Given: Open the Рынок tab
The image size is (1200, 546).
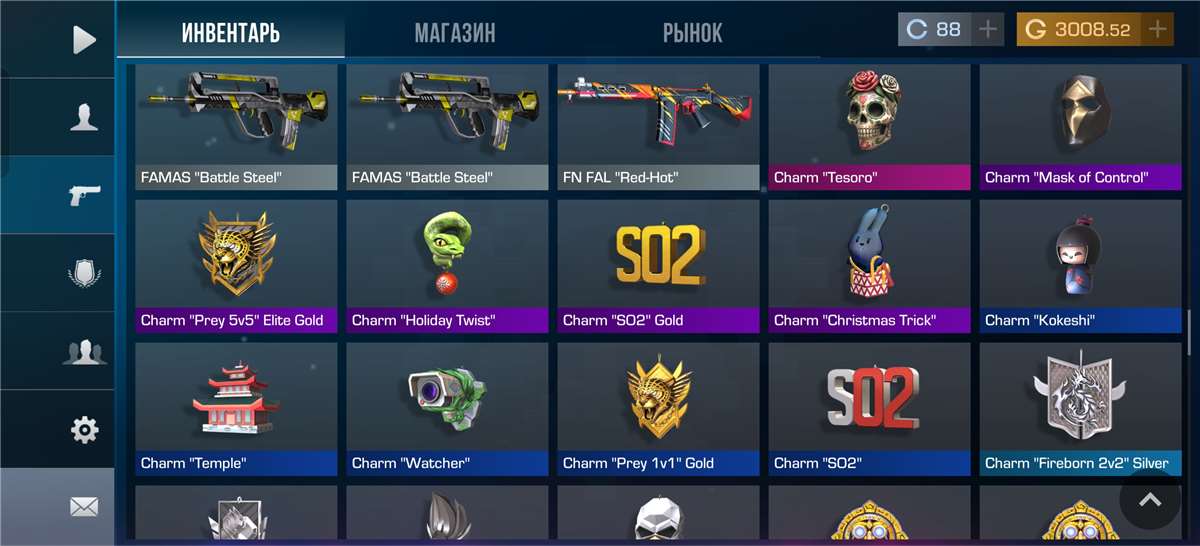Looking at the screenshot, I should pos(692,33).
